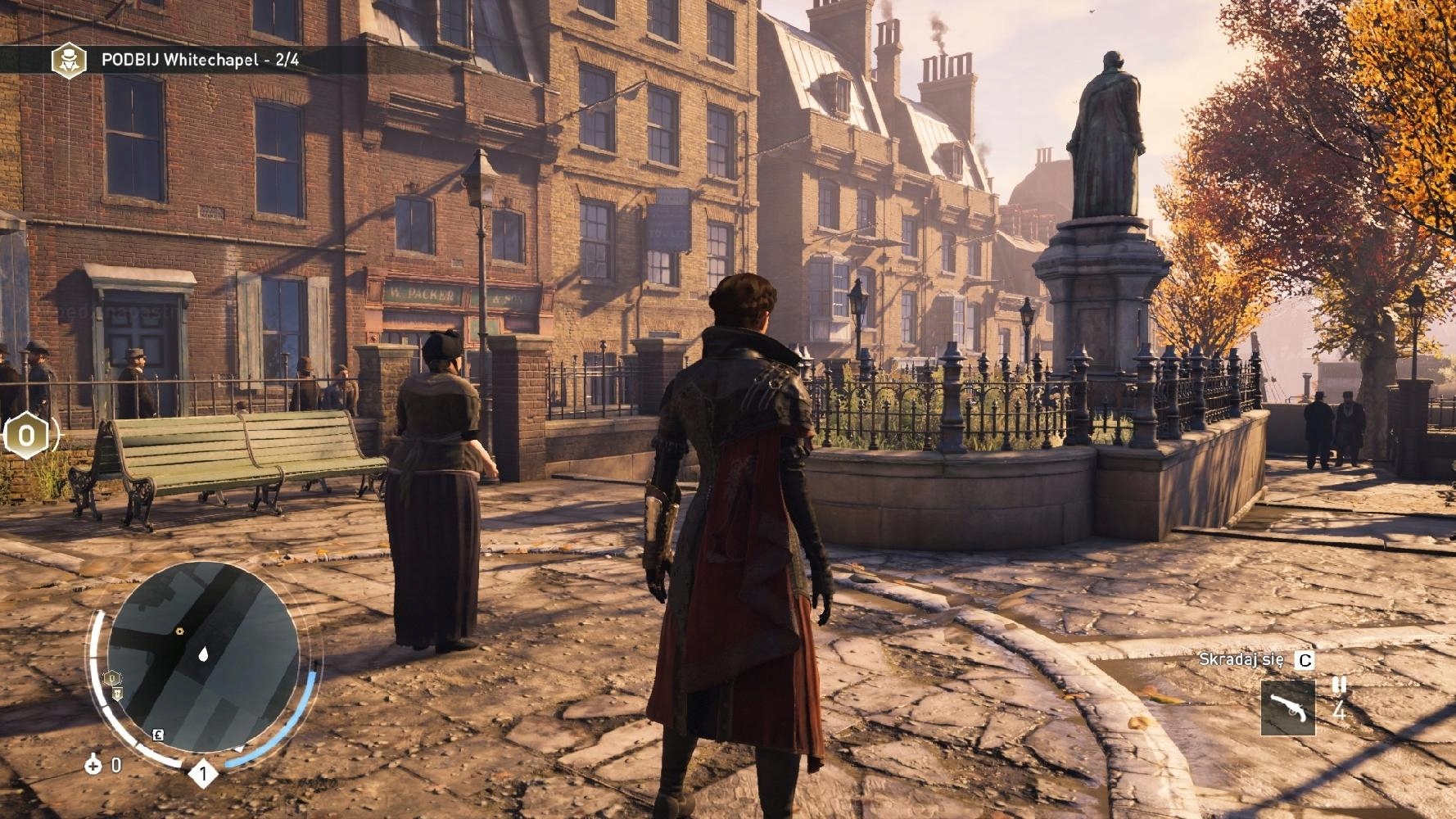Screen dimensions: 1456x819
Task: Click the pound sign marker on the minimap
Action: (x=158, y=735)
